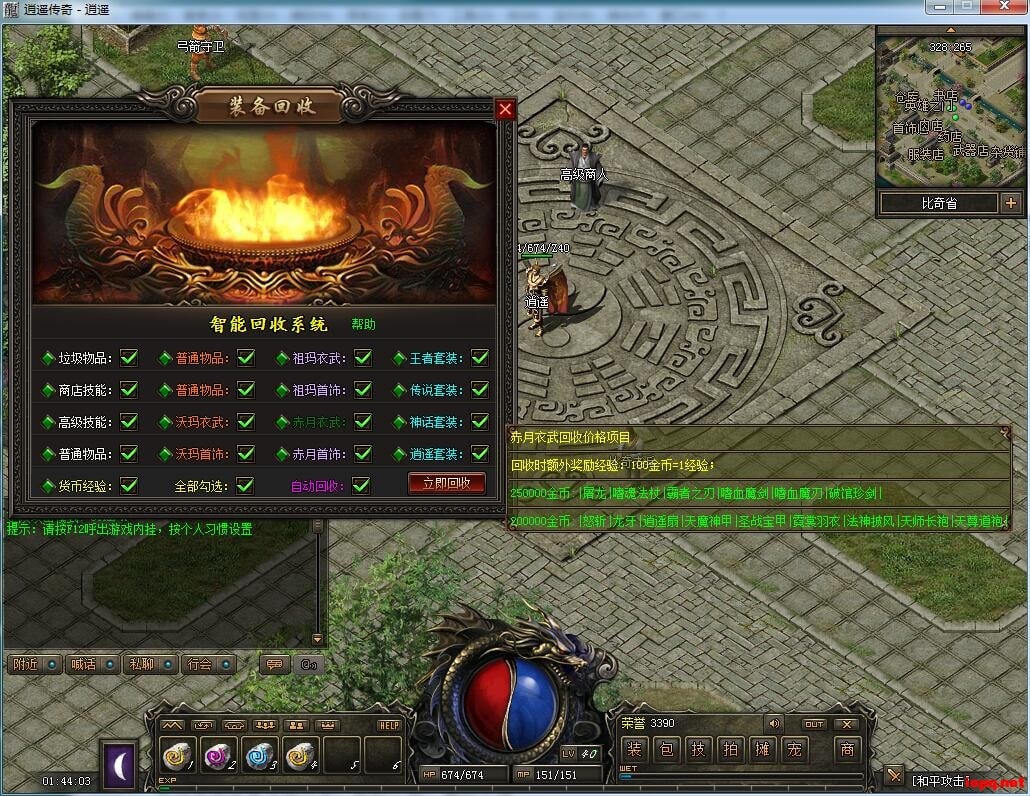Toggle the 全部勾选 select-all checkbox

pyautogui.click(x=245, y=486)
